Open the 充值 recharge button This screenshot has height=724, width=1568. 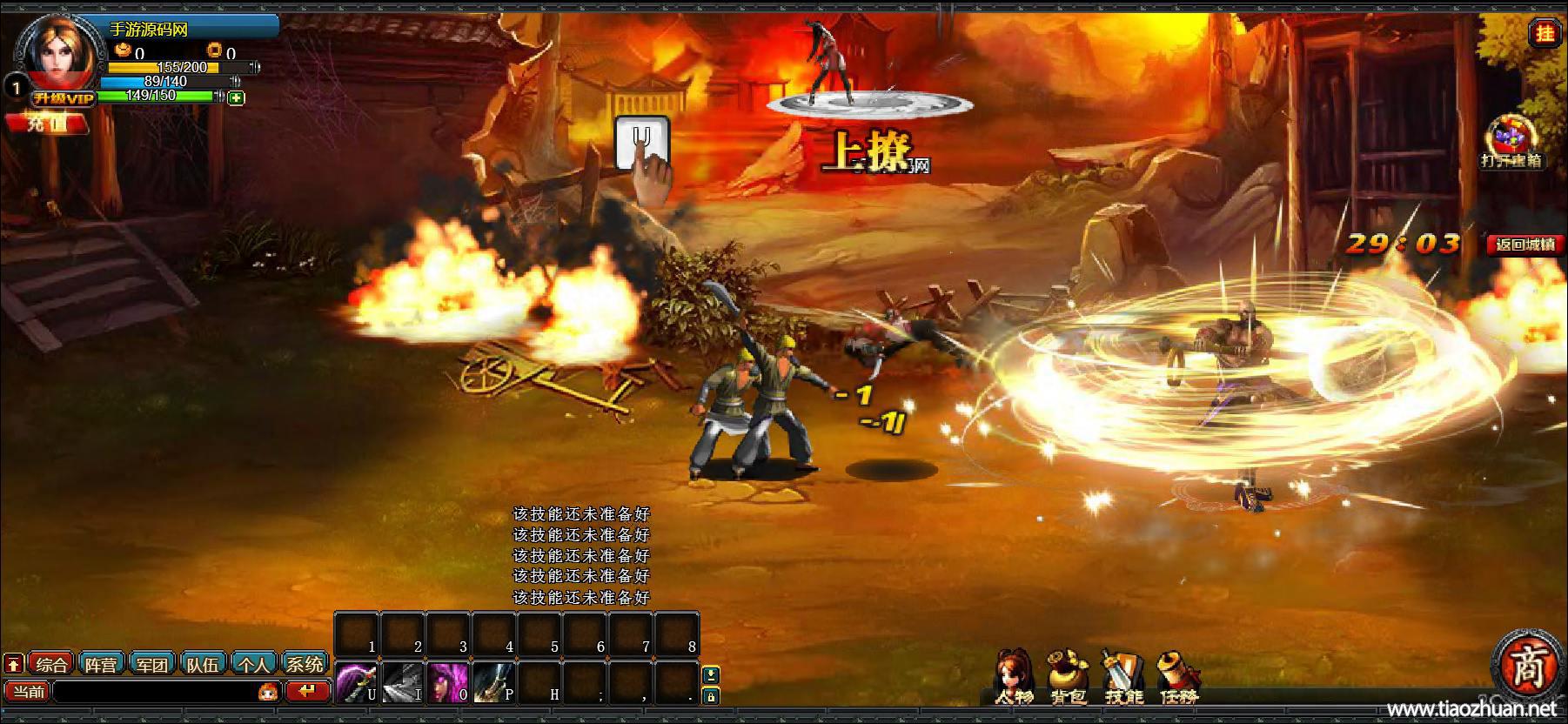[47, 124]
